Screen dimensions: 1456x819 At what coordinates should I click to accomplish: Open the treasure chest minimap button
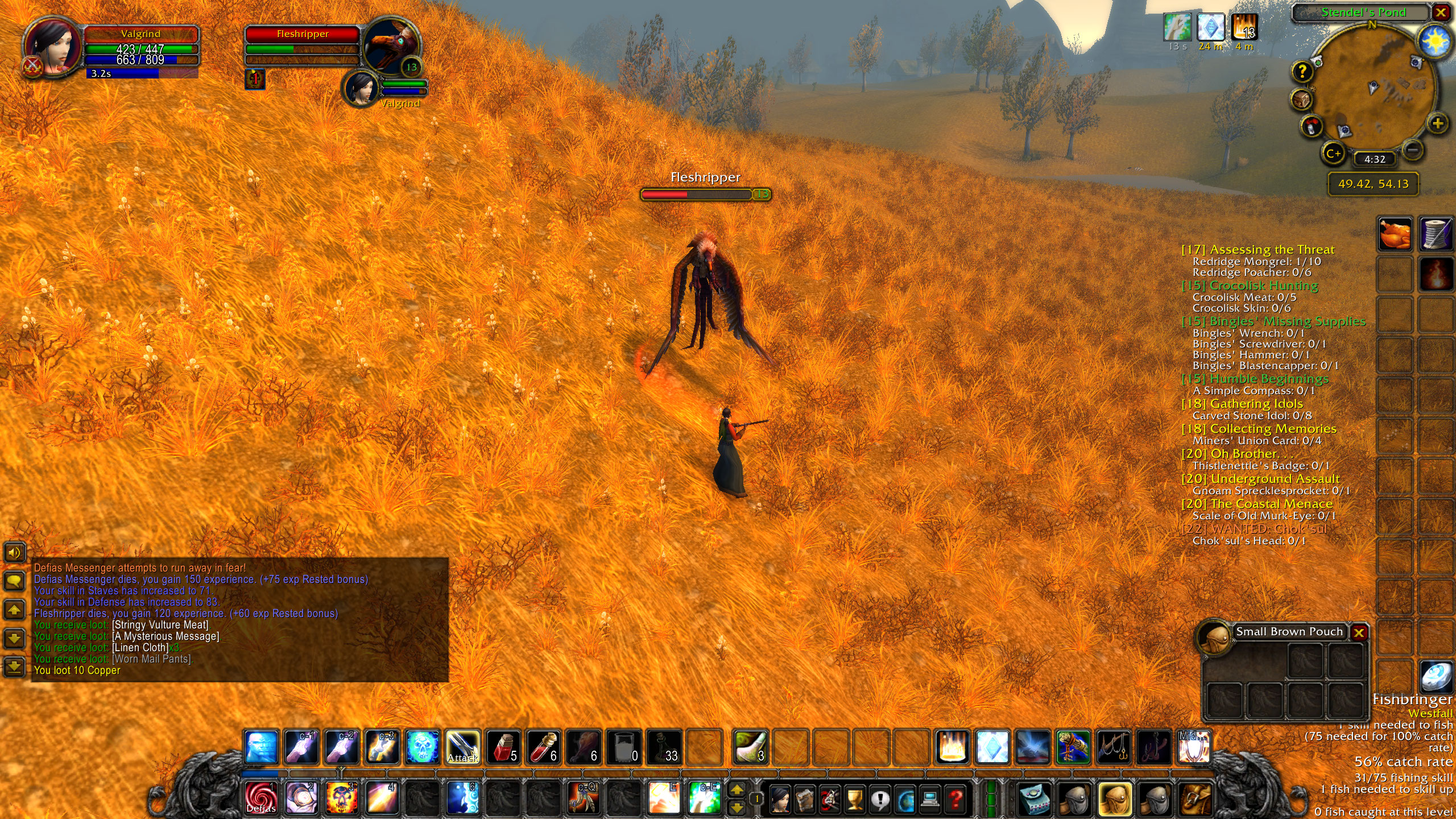[x=1301, y=100]
